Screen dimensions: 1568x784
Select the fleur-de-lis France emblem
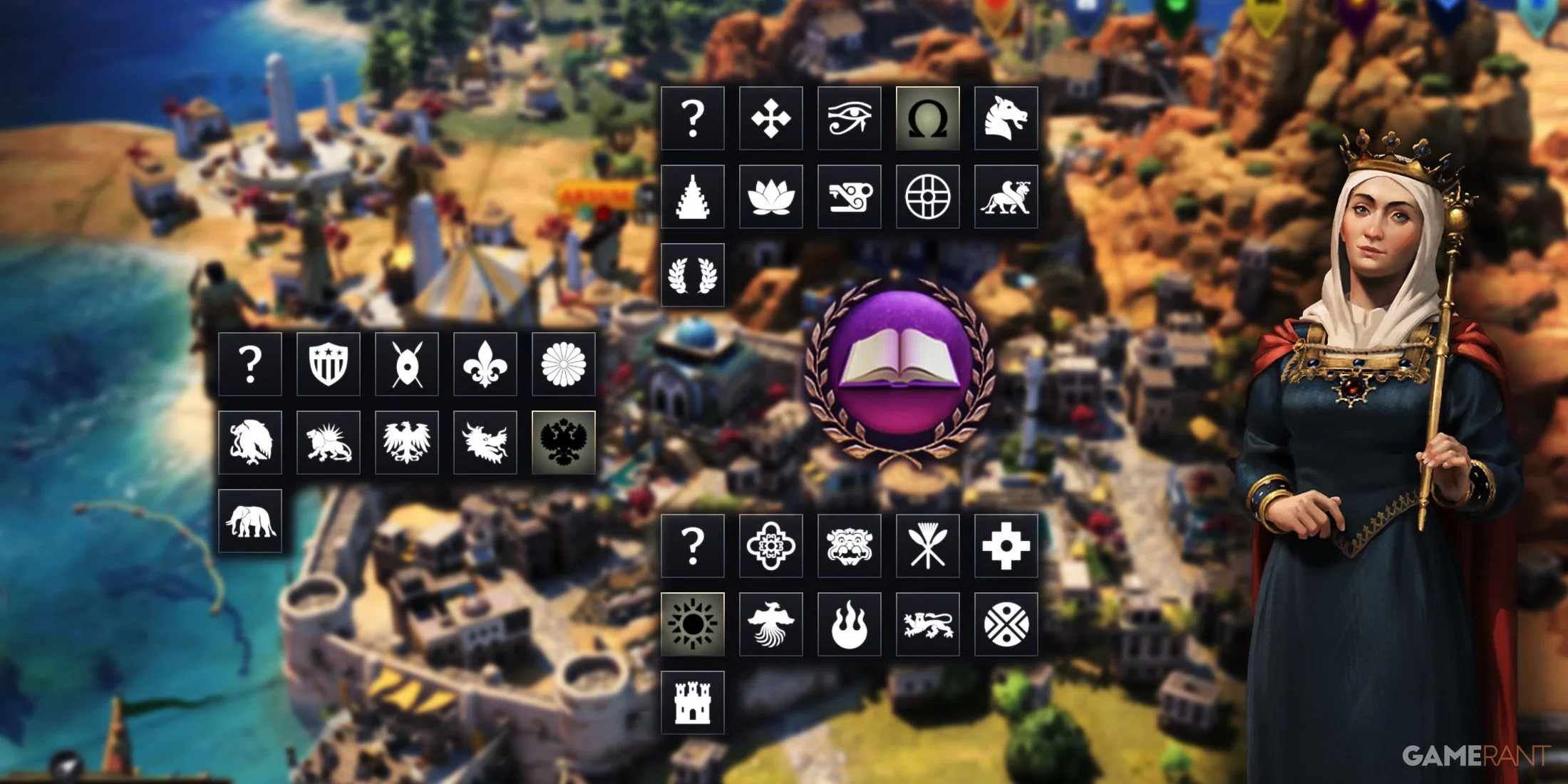[486, 365]
